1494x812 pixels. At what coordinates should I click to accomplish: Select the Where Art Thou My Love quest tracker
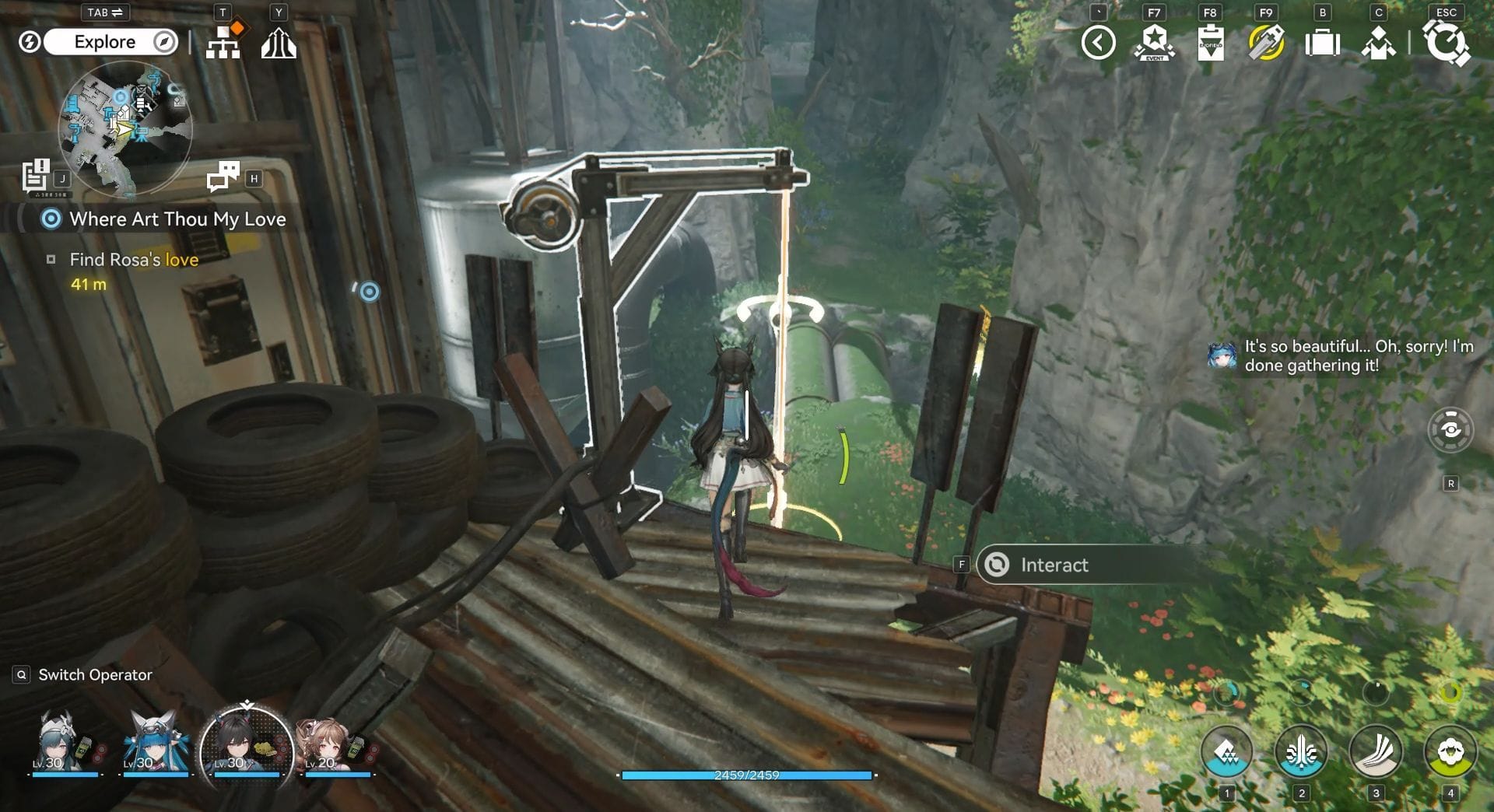(177, 219)
